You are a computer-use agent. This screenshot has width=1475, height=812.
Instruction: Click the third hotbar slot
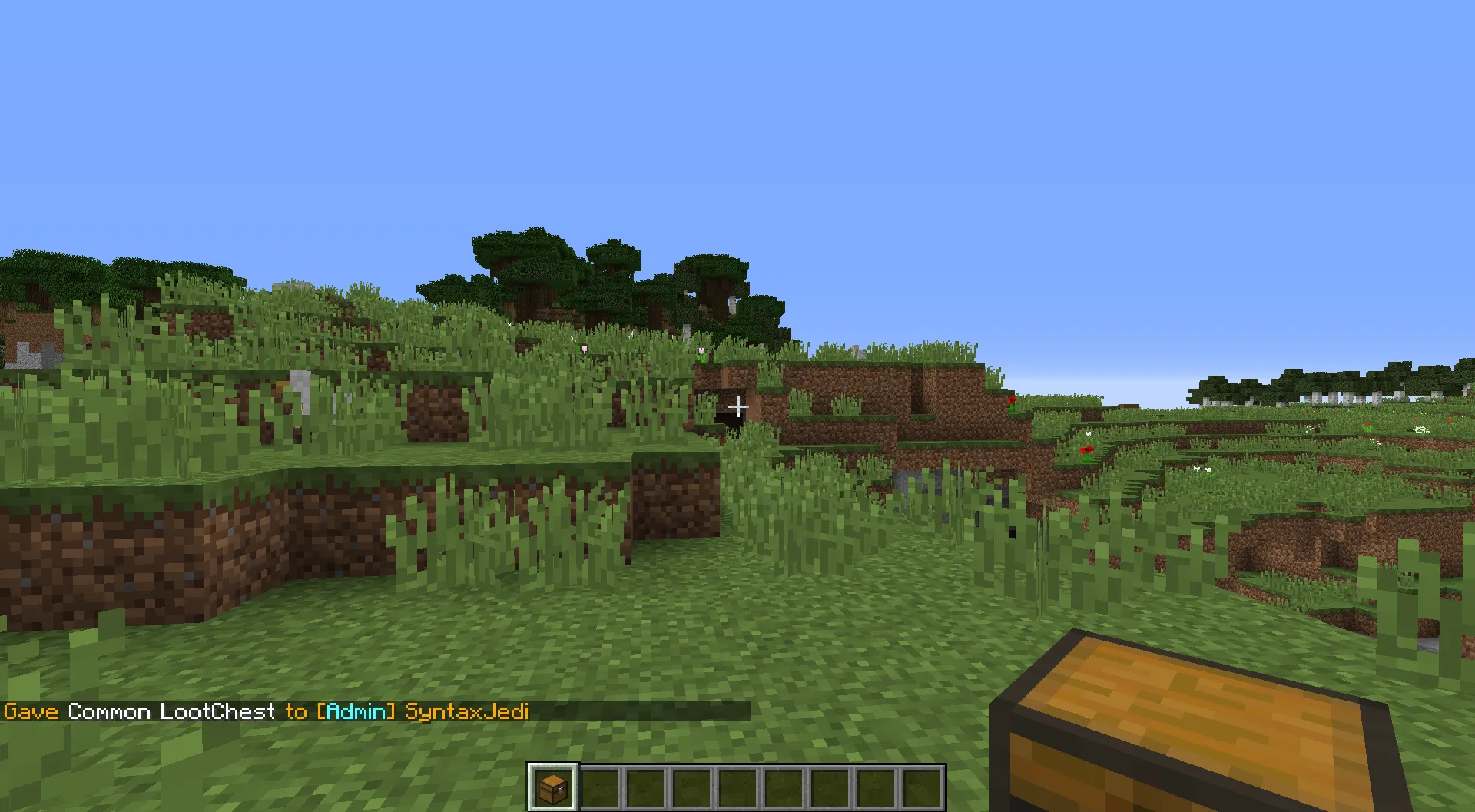[645, 784]
